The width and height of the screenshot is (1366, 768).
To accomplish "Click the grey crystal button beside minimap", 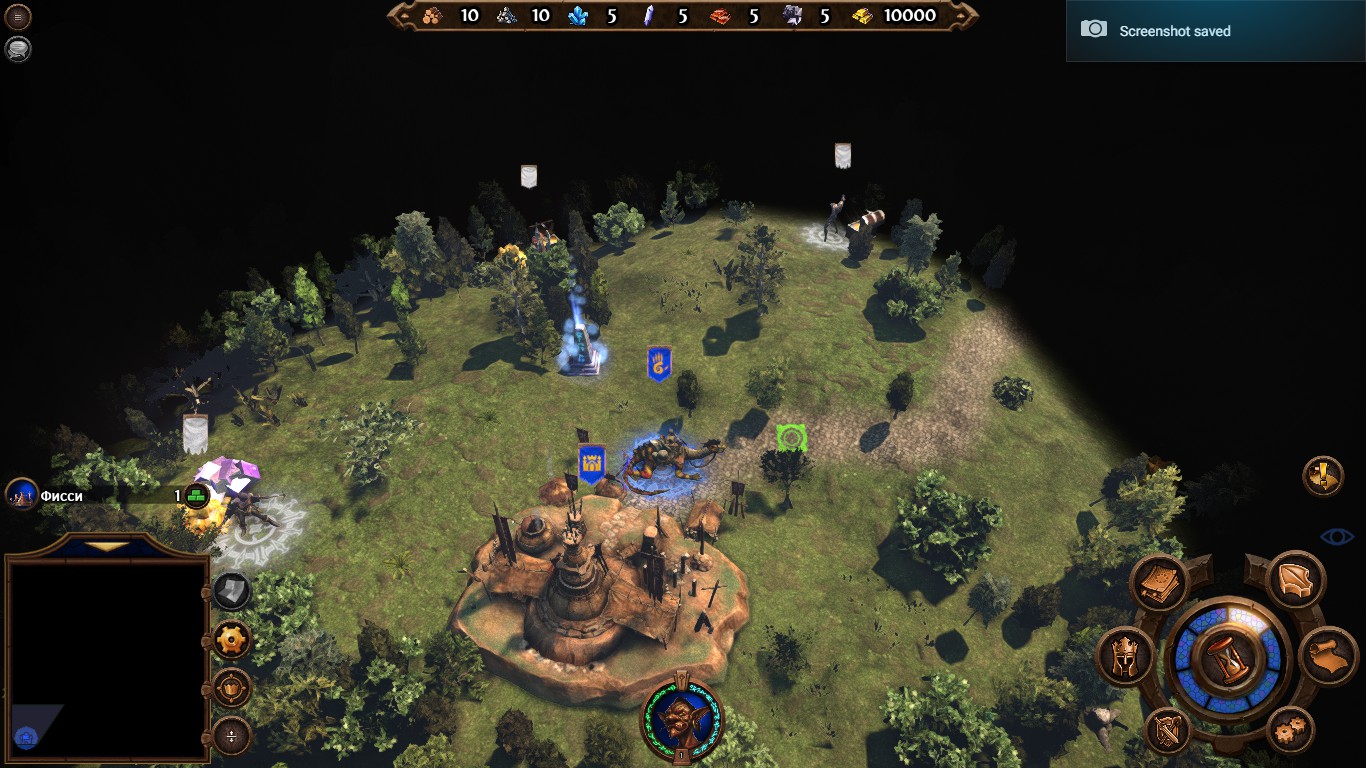I will pyautogui.click(x=232, y=591).
